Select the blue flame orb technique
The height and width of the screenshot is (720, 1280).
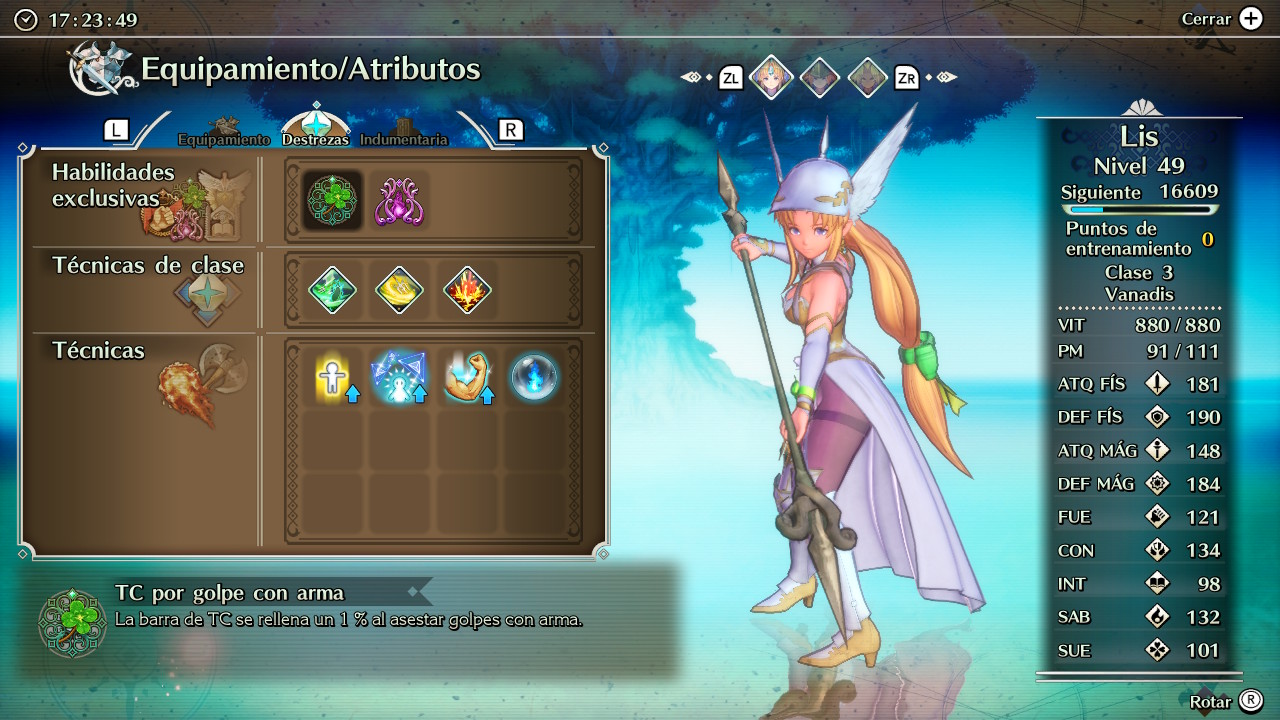coord(534,377)
